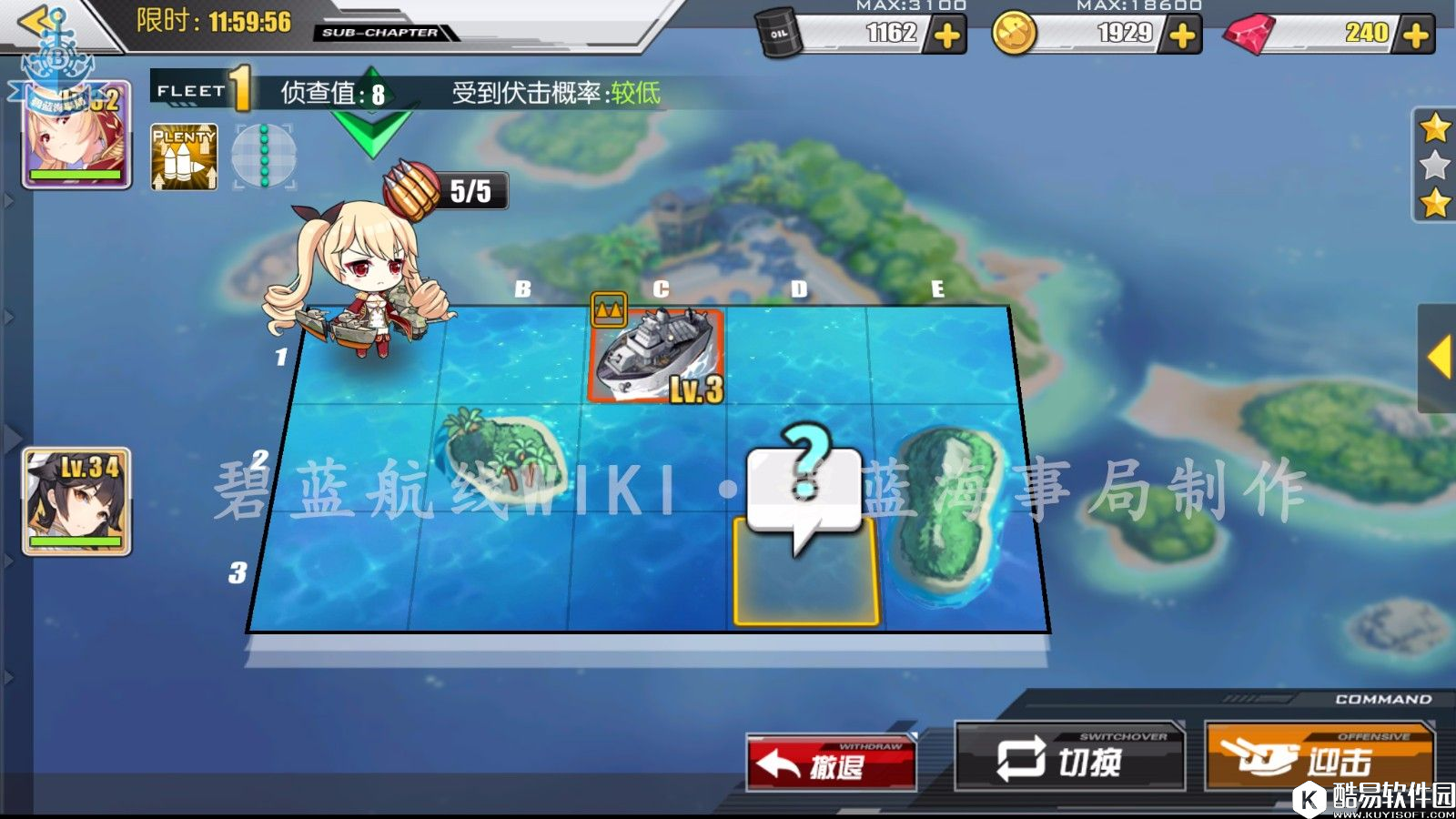Buy red gems with the plus button
Image resolution: width=1456 pixels, height=819 pixels.
click(1415, 35)
